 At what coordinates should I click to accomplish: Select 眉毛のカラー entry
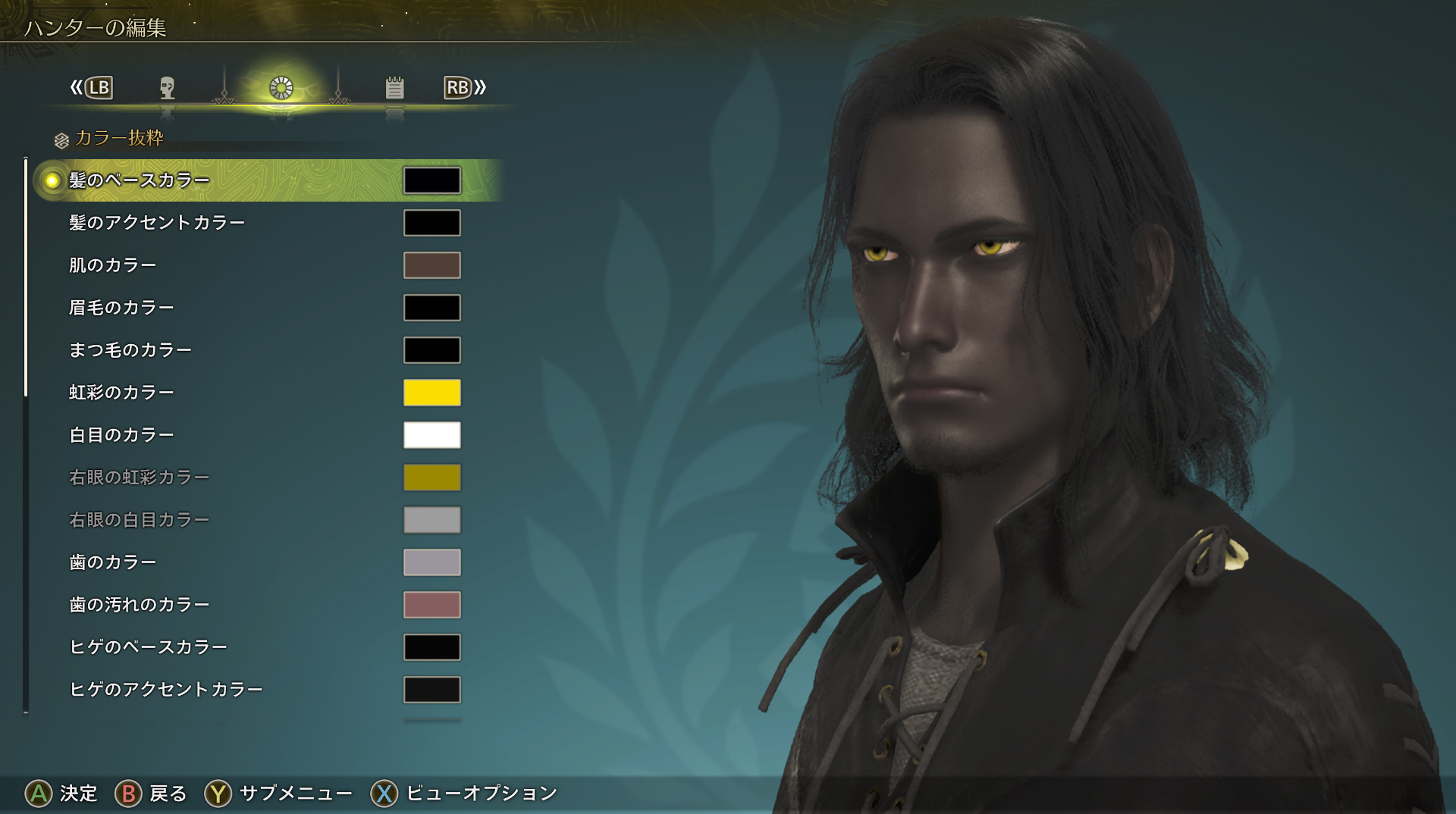(x=122, y=308)
